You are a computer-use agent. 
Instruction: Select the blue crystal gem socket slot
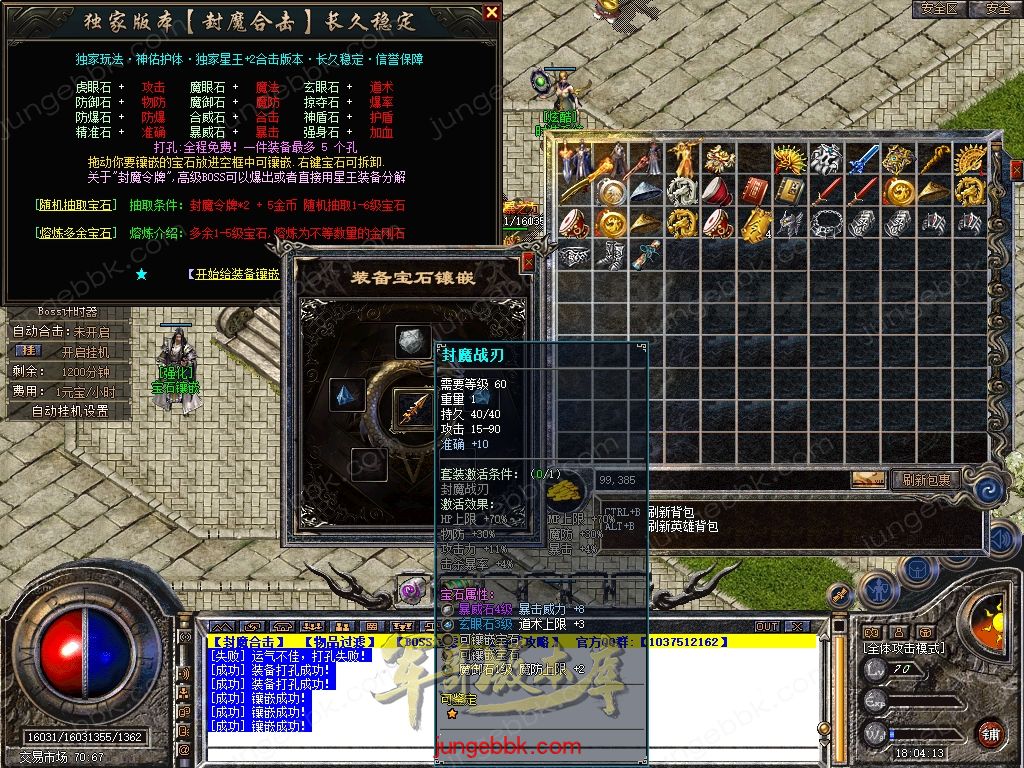click(x=348, y=396)
